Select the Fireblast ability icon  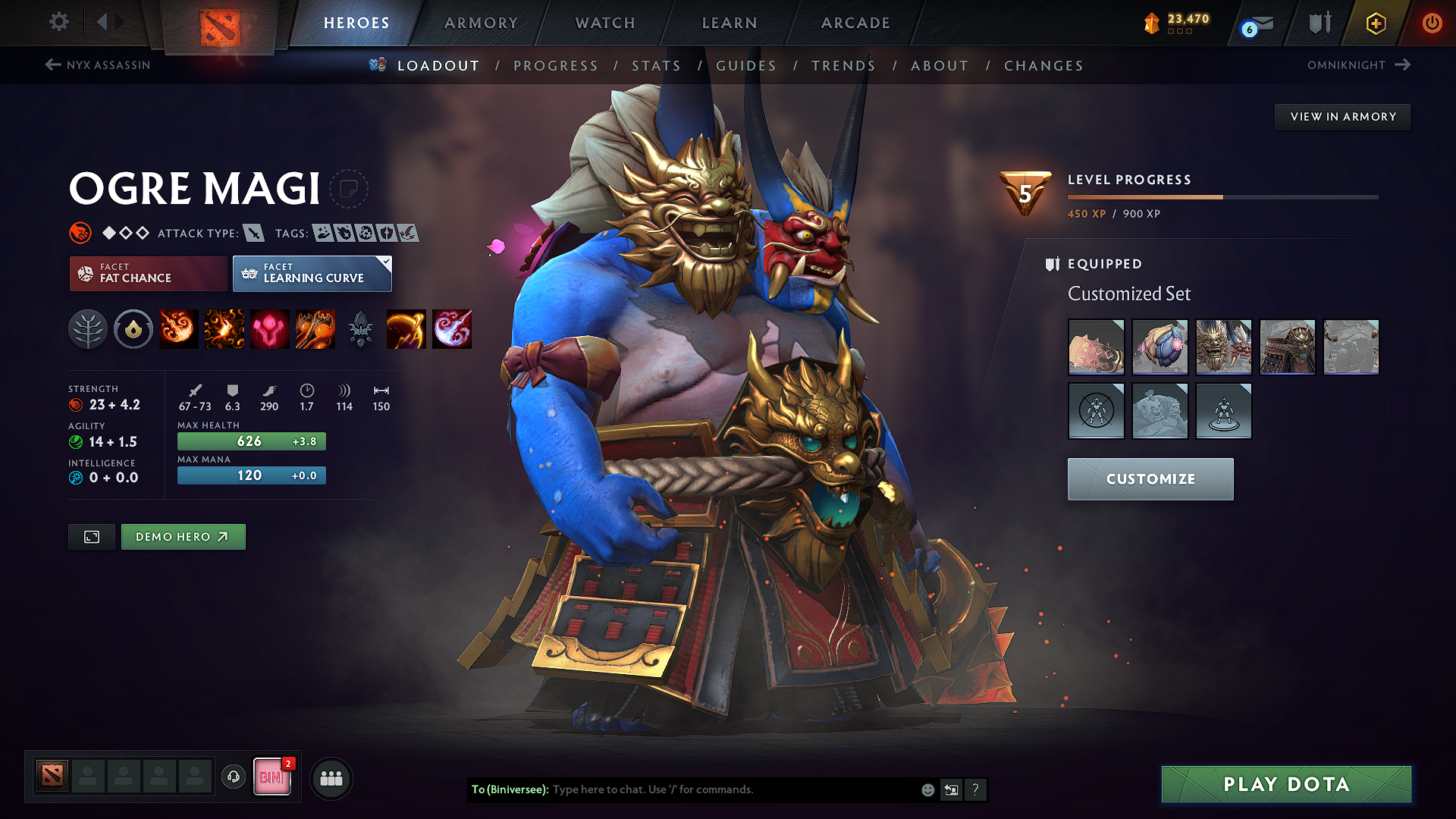coord(178,328)
